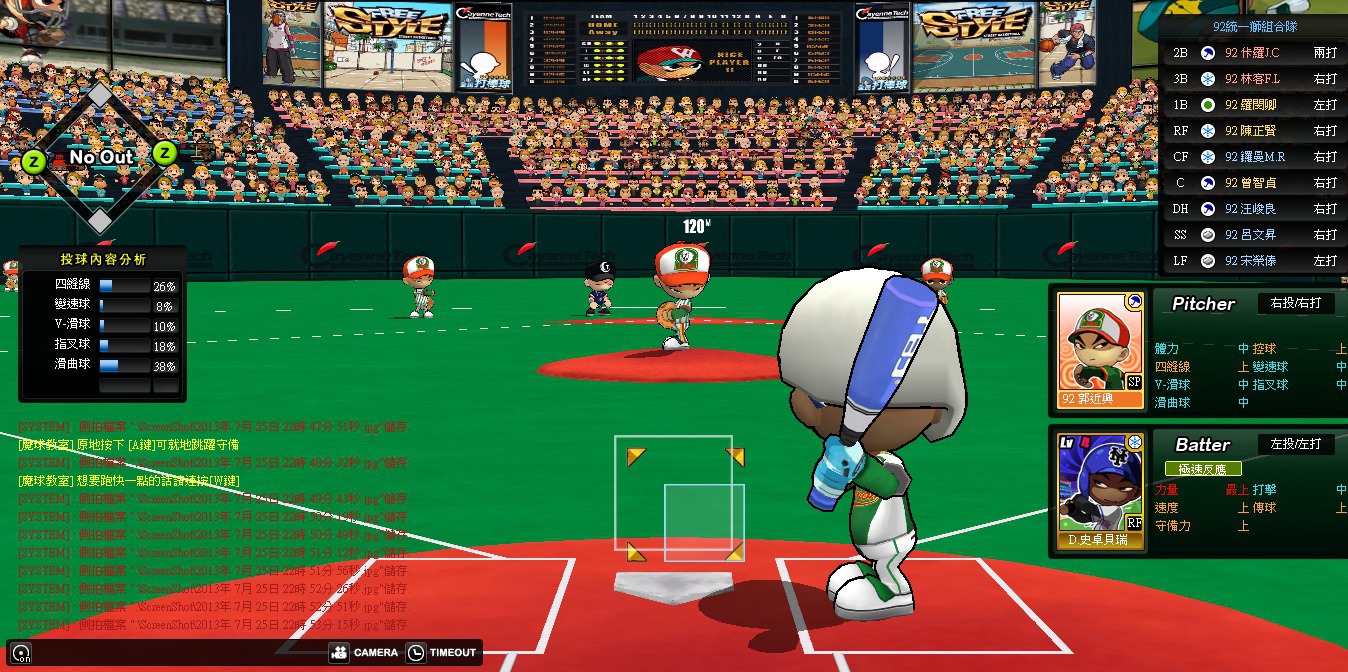
Task: Select LF player 92 宋榮傣 lineup row
Action: click(x=1257, y=261)
